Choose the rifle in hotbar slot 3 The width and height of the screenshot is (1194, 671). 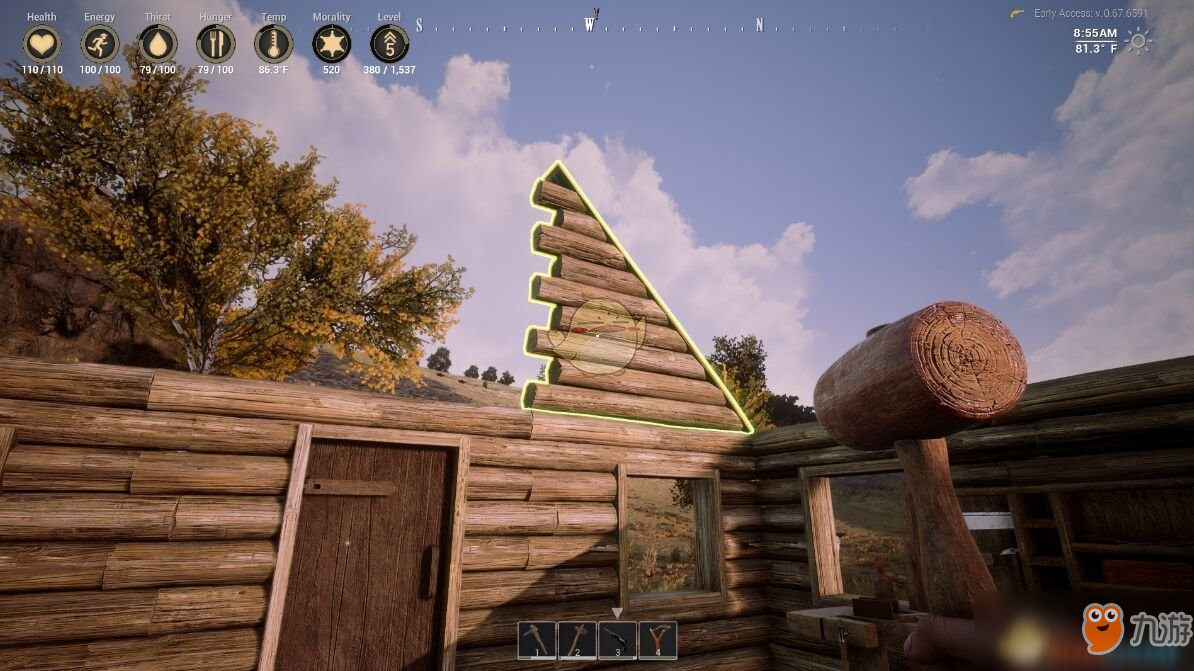617,640
